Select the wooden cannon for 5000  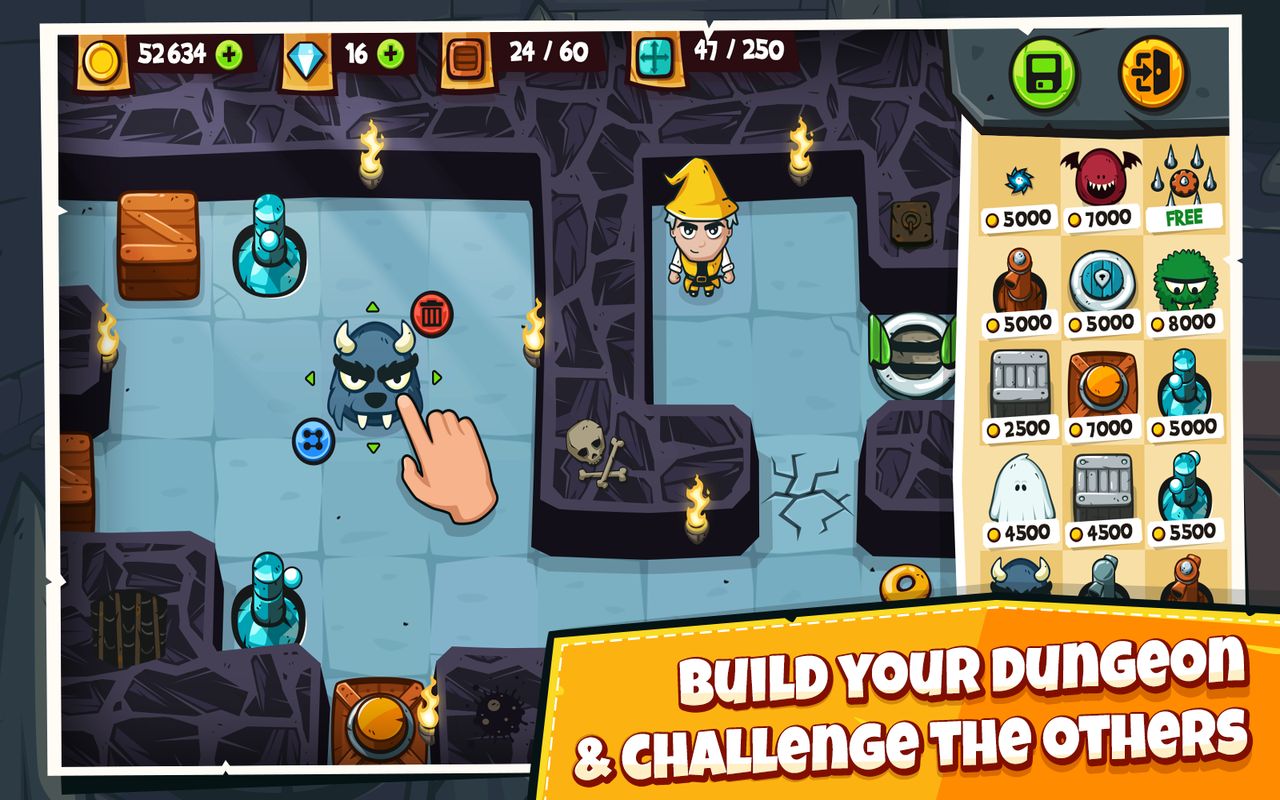[1020, 285]
